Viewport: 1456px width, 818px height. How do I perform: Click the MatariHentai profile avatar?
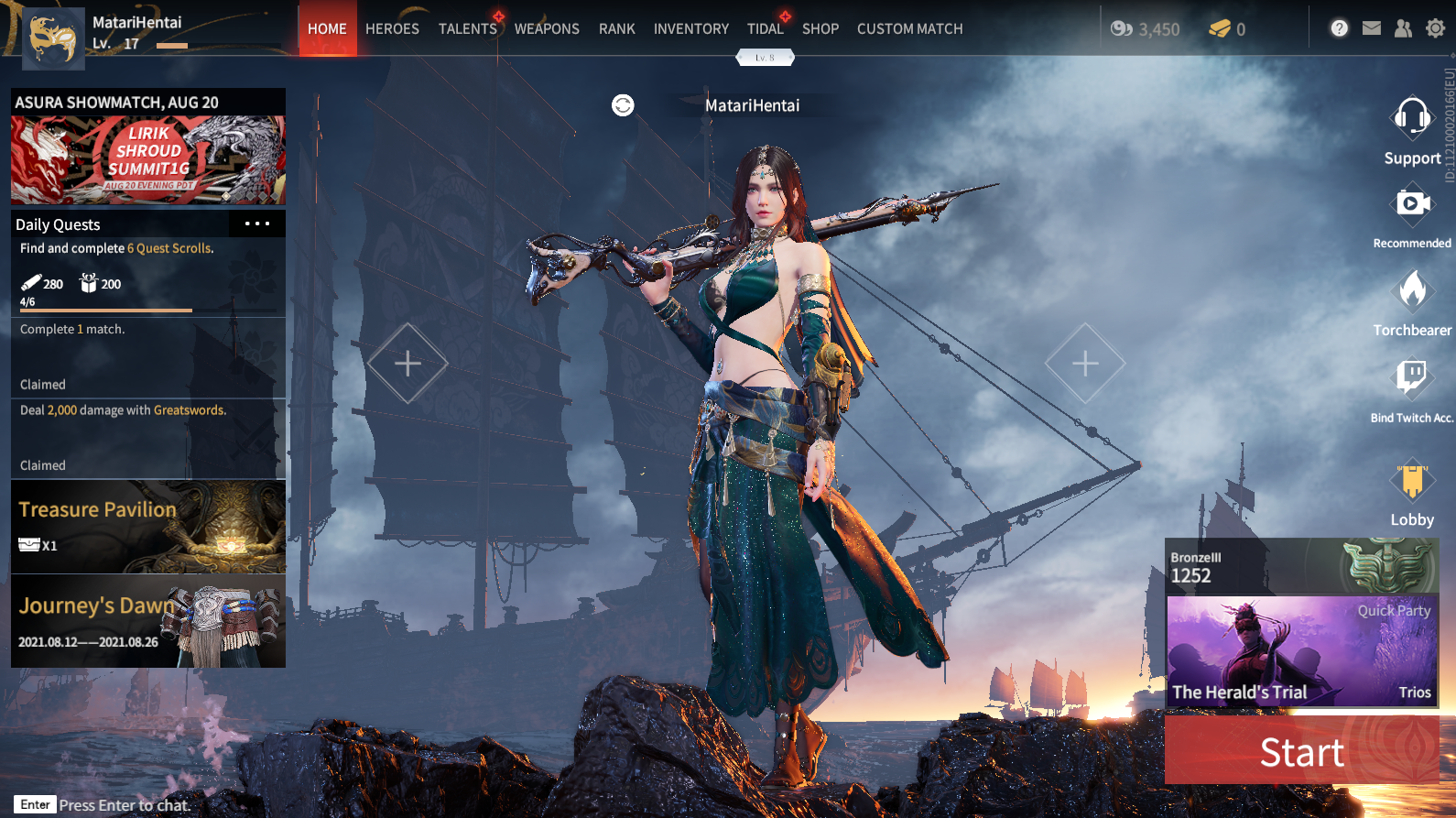coord(53,38)
